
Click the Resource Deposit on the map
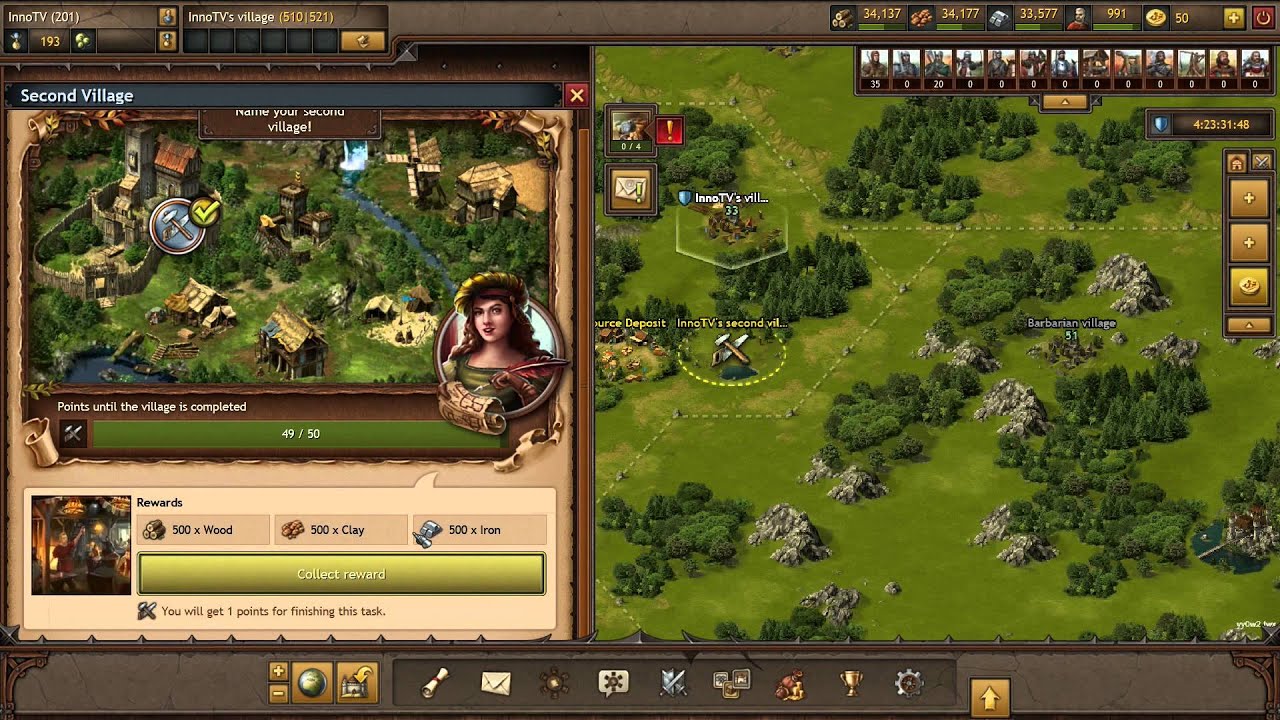pos(630,350)
